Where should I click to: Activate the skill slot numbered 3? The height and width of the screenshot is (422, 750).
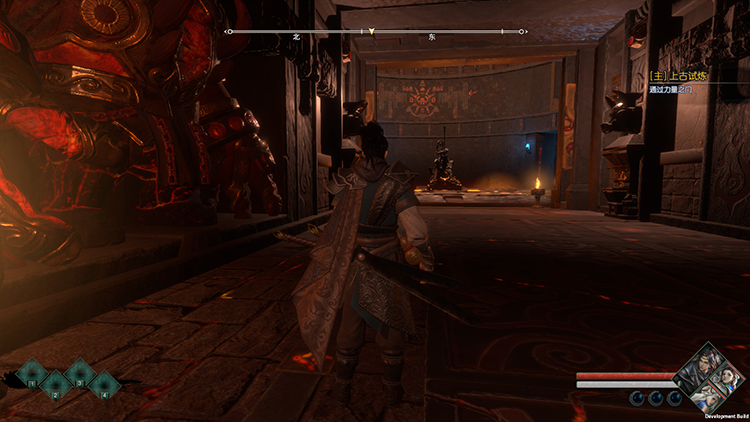[79, 373]
